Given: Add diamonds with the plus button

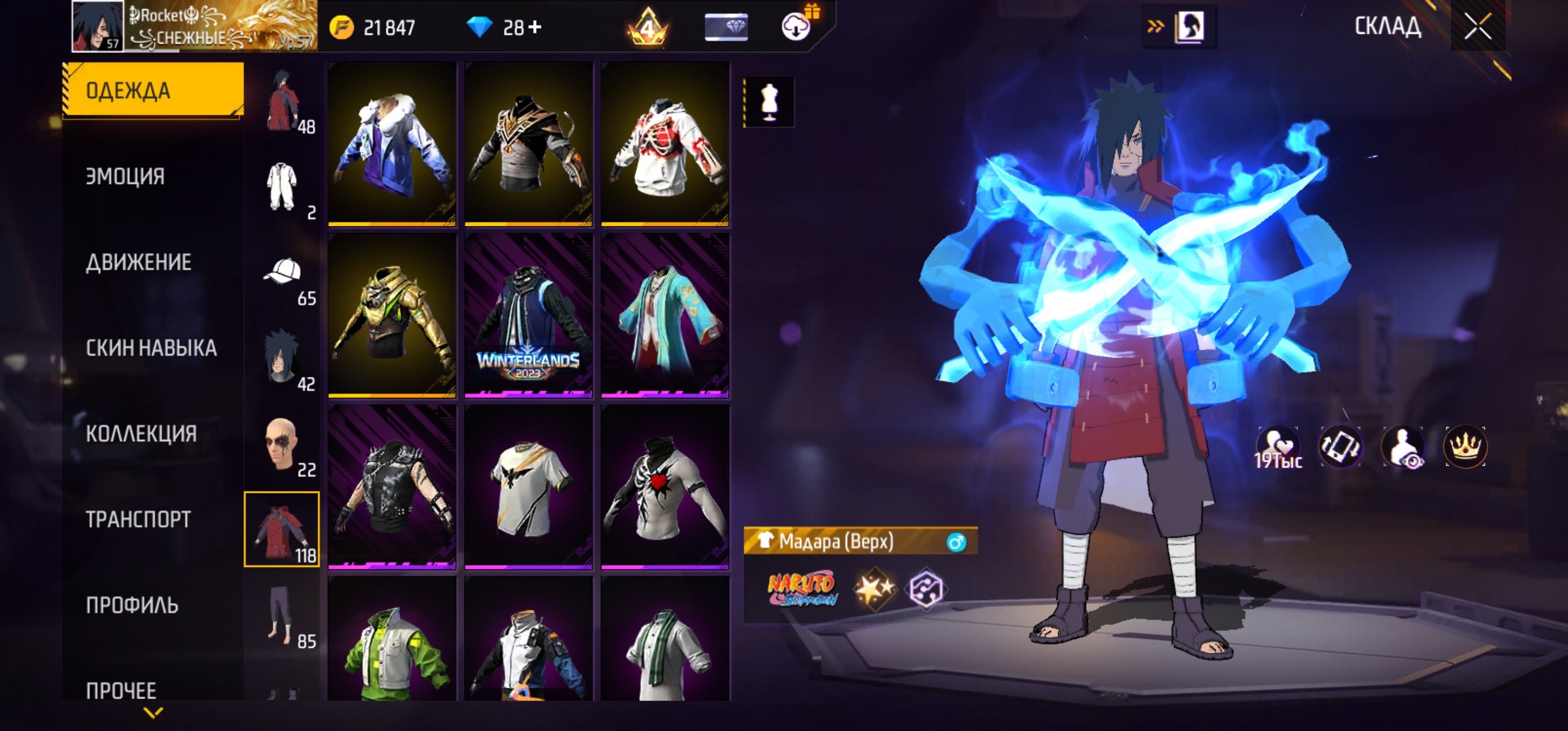Looking at the screenshot, I should point(535,27).
